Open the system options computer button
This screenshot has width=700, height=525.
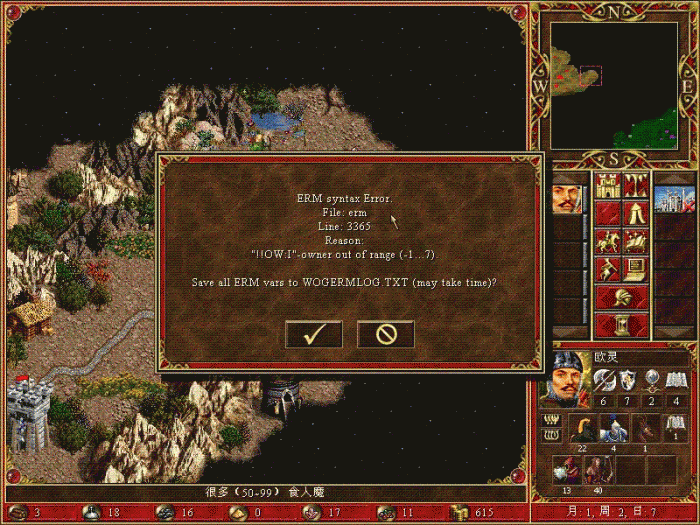coord(636,269)
